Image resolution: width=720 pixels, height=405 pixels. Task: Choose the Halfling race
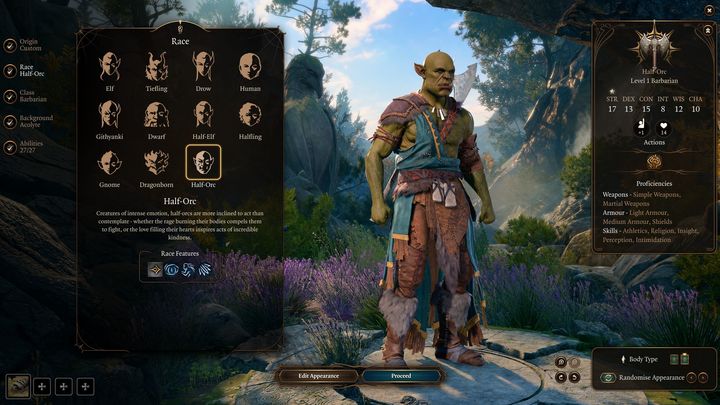250,115
